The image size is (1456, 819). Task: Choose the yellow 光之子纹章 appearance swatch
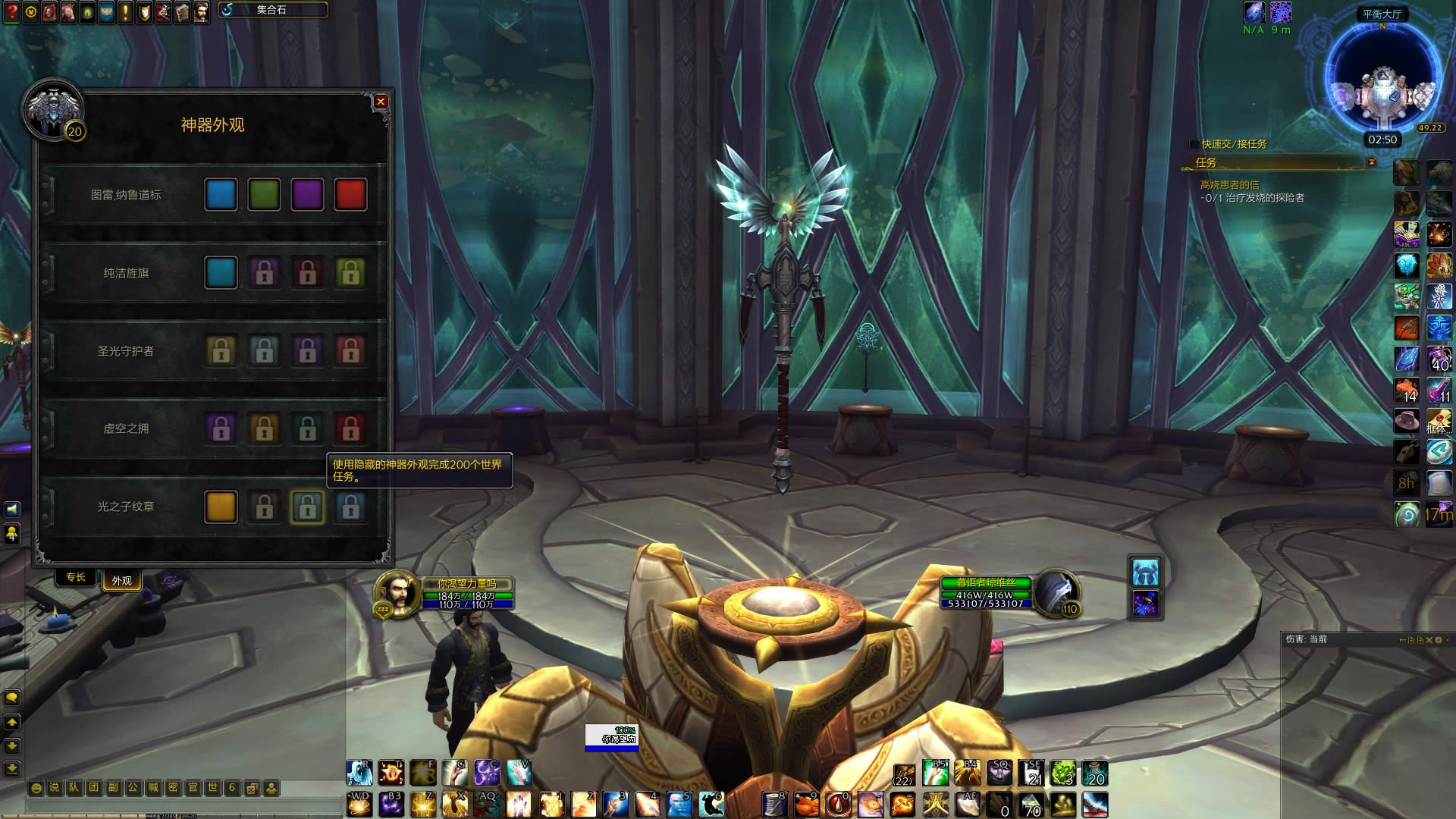[221, 507]
